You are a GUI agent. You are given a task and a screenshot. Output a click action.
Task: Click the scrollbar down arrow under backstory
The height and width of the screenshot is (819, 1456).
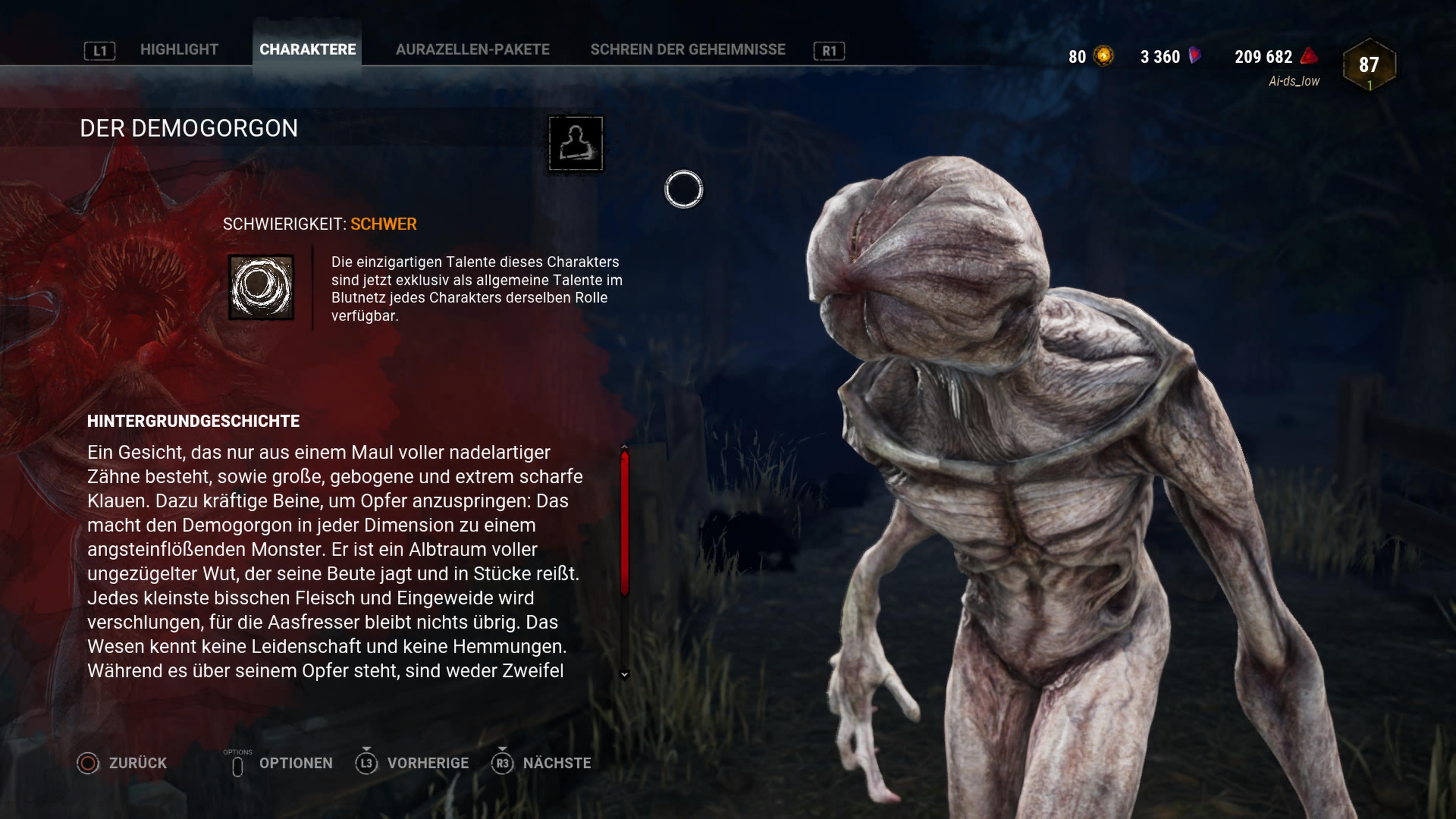coord(624,674)
